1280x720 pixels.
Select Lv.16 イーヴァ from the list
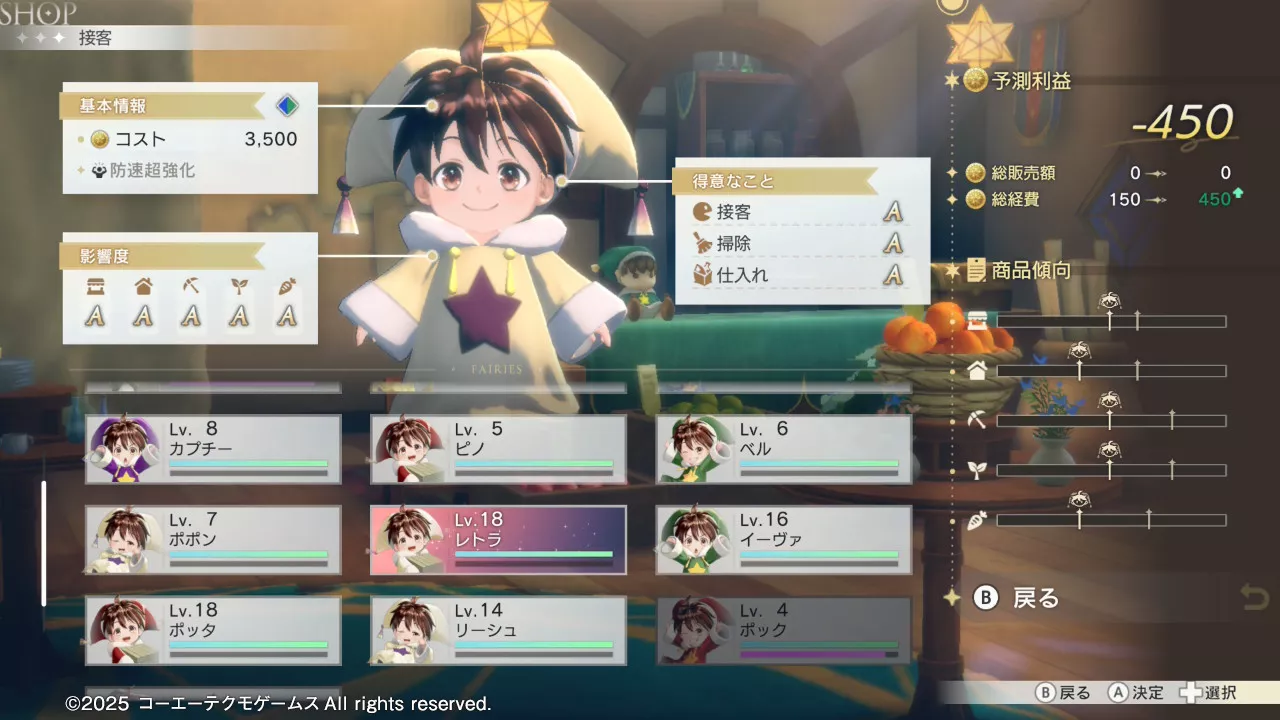tap(784, 540)
